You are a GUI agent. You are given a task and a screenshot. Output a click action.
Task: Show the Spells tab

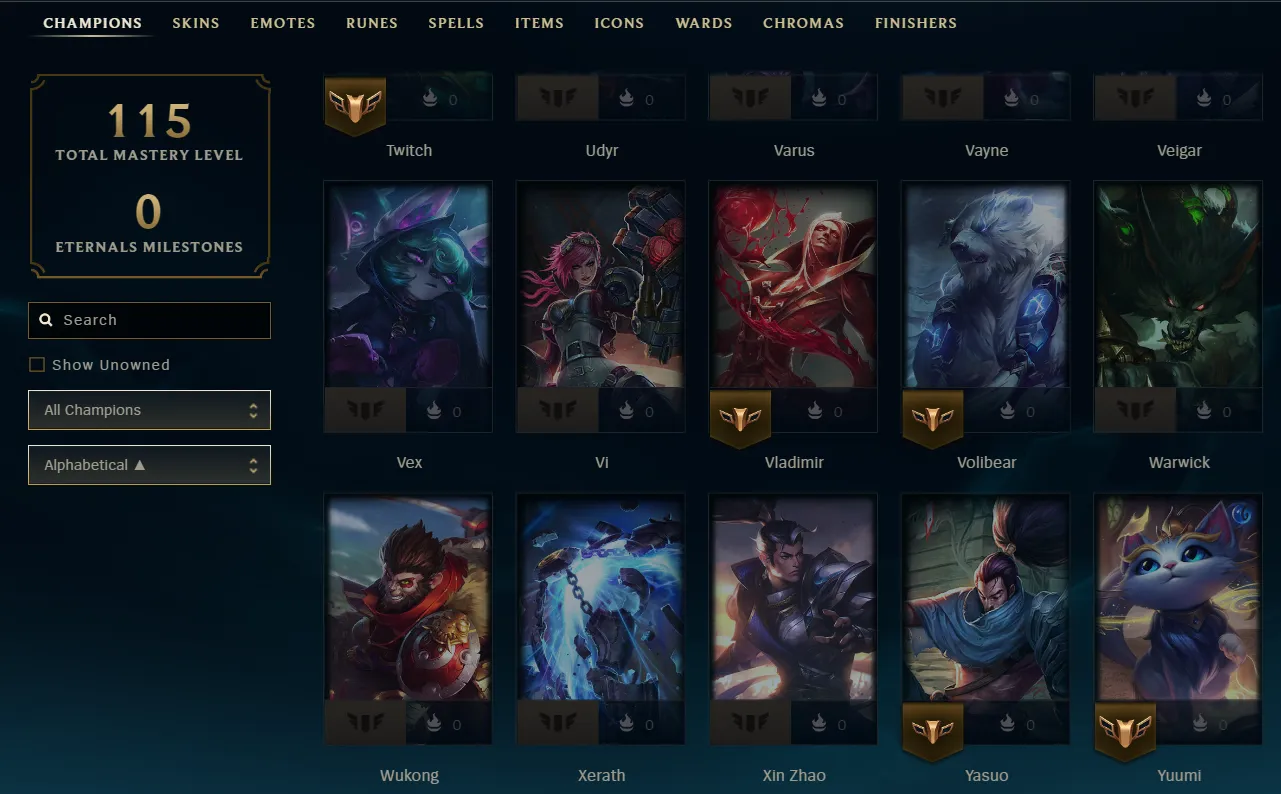click(456, 23)
